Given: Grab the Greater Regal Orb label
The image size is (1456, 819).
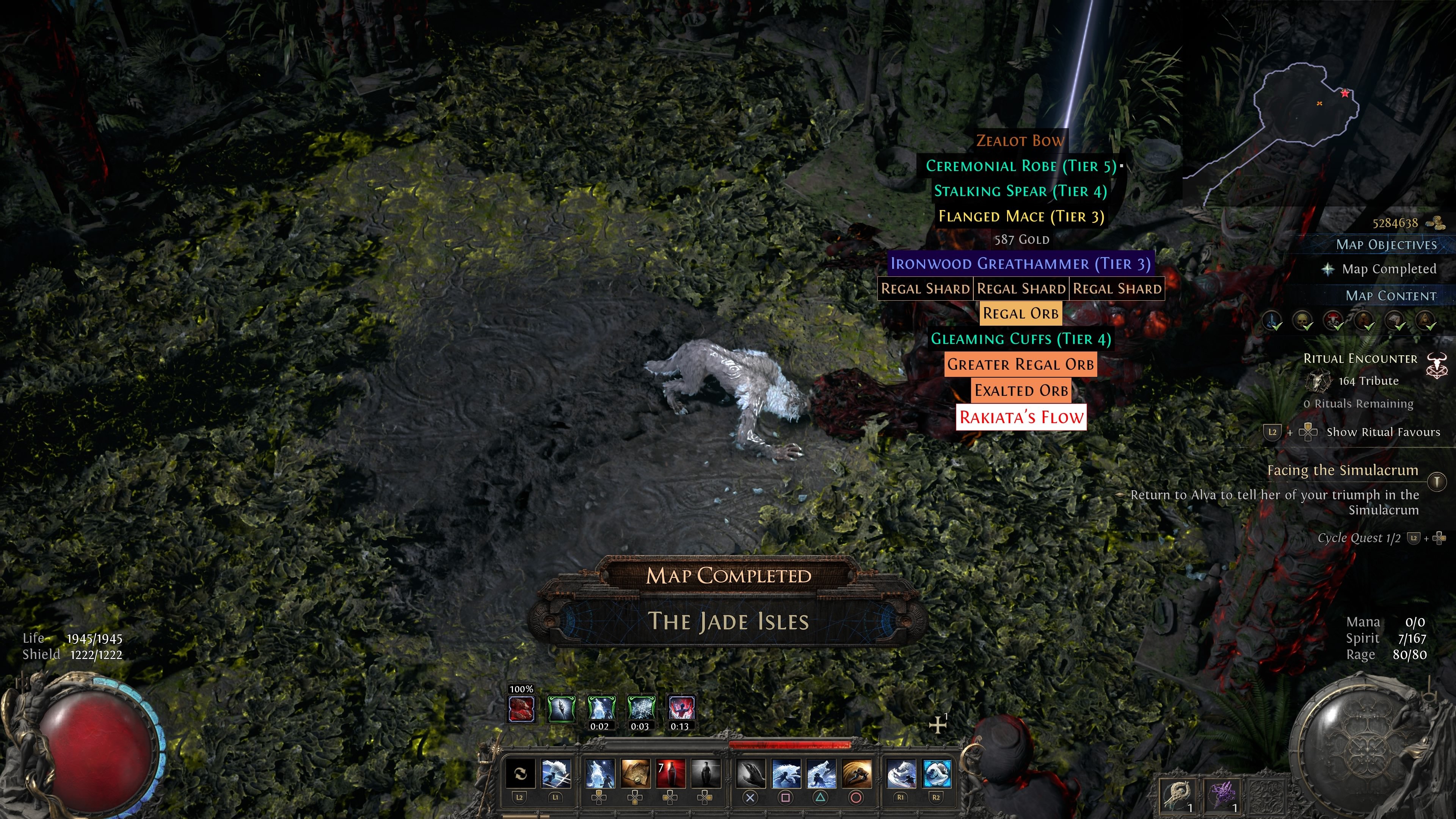Looking at the screenshot, I should point(1021,364).
